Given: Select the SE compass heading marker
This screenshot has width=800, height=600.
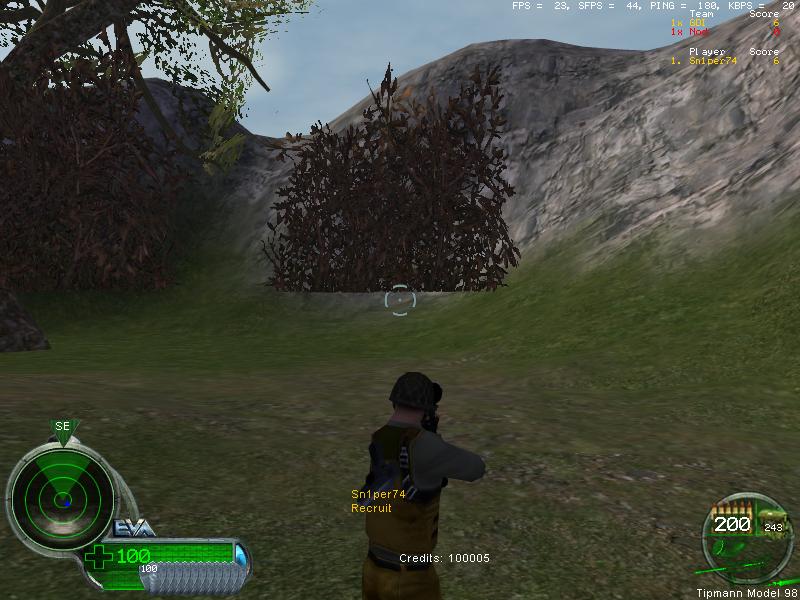Looking at the screenshot, I should (63, 428).
